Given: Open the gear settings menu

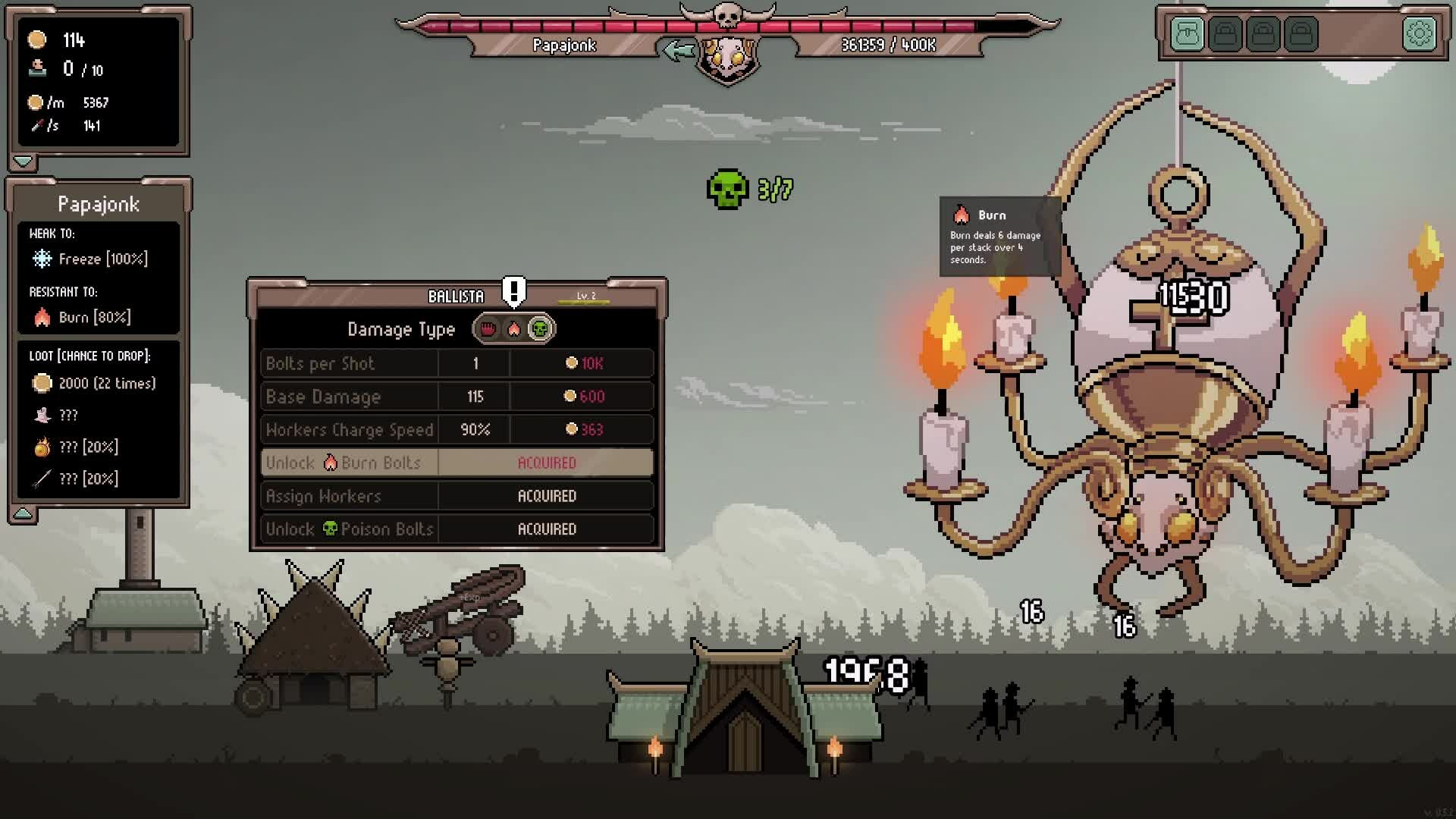Looking at the screenshot, I should pos(1419,34).
